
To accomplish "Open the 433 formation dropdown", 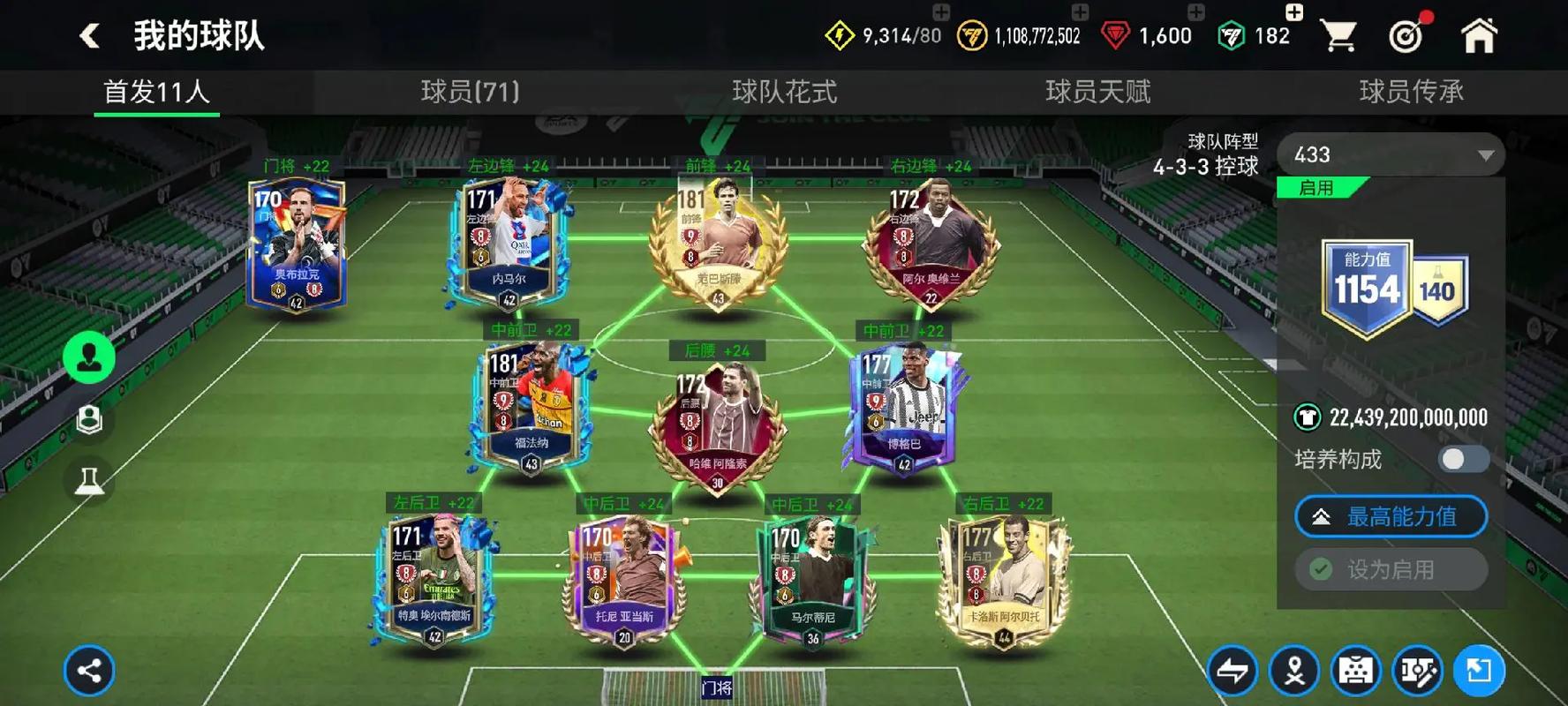I will (x=1389, y=154).
